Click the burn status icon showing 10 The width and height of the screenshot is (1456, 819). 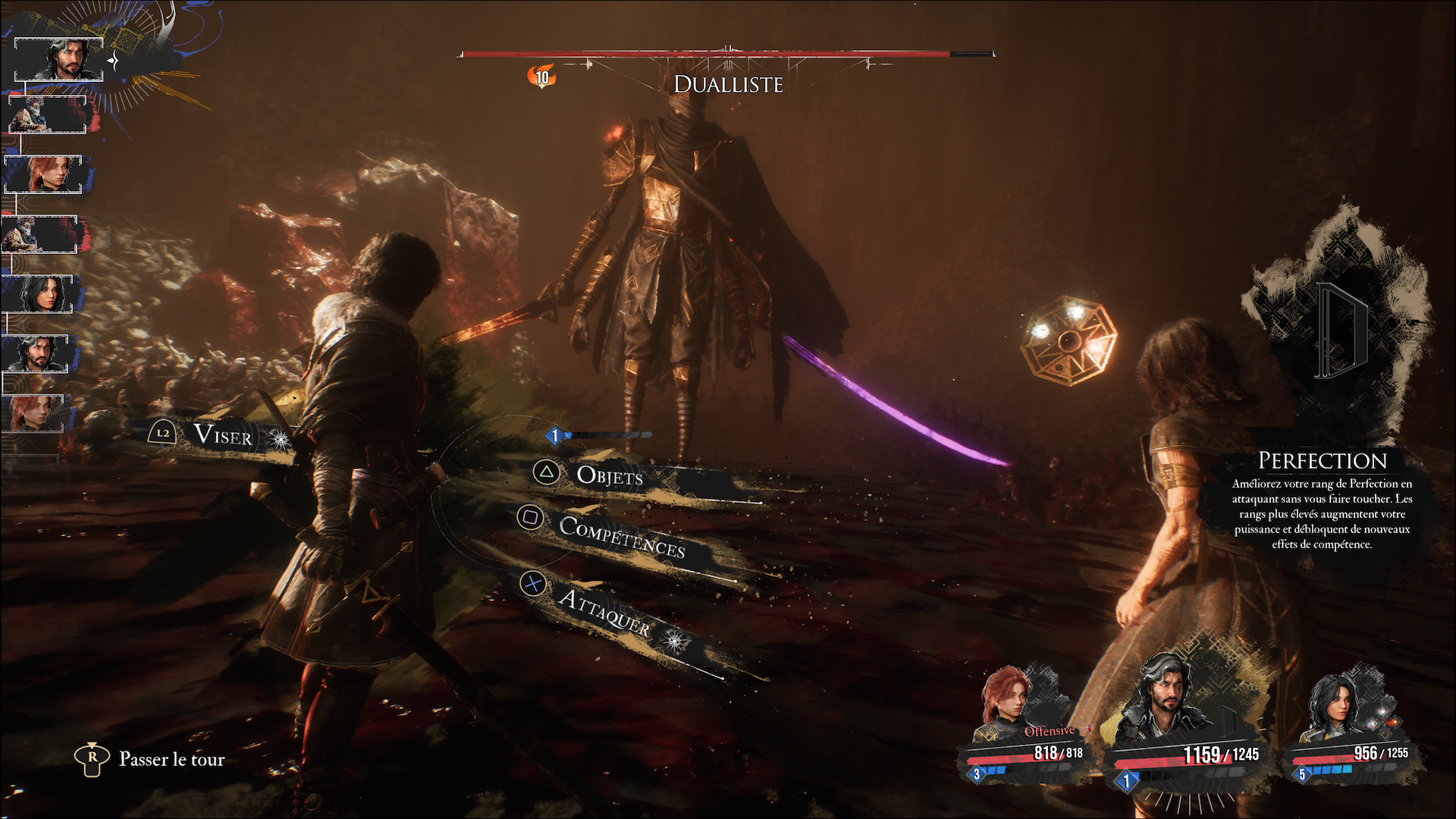[x=542, y=77]
